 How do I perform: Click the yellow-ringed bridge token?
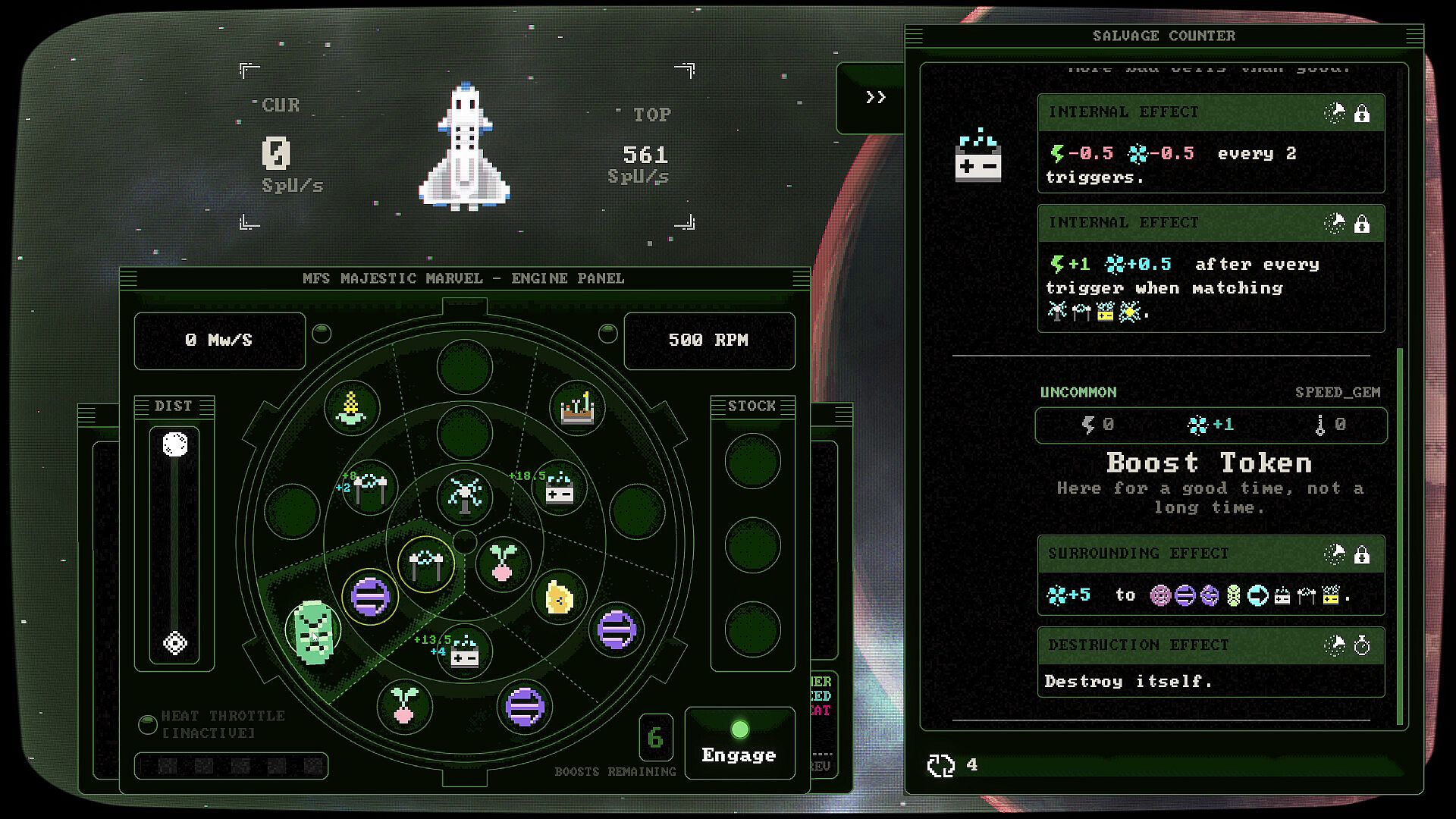(425, 564)
